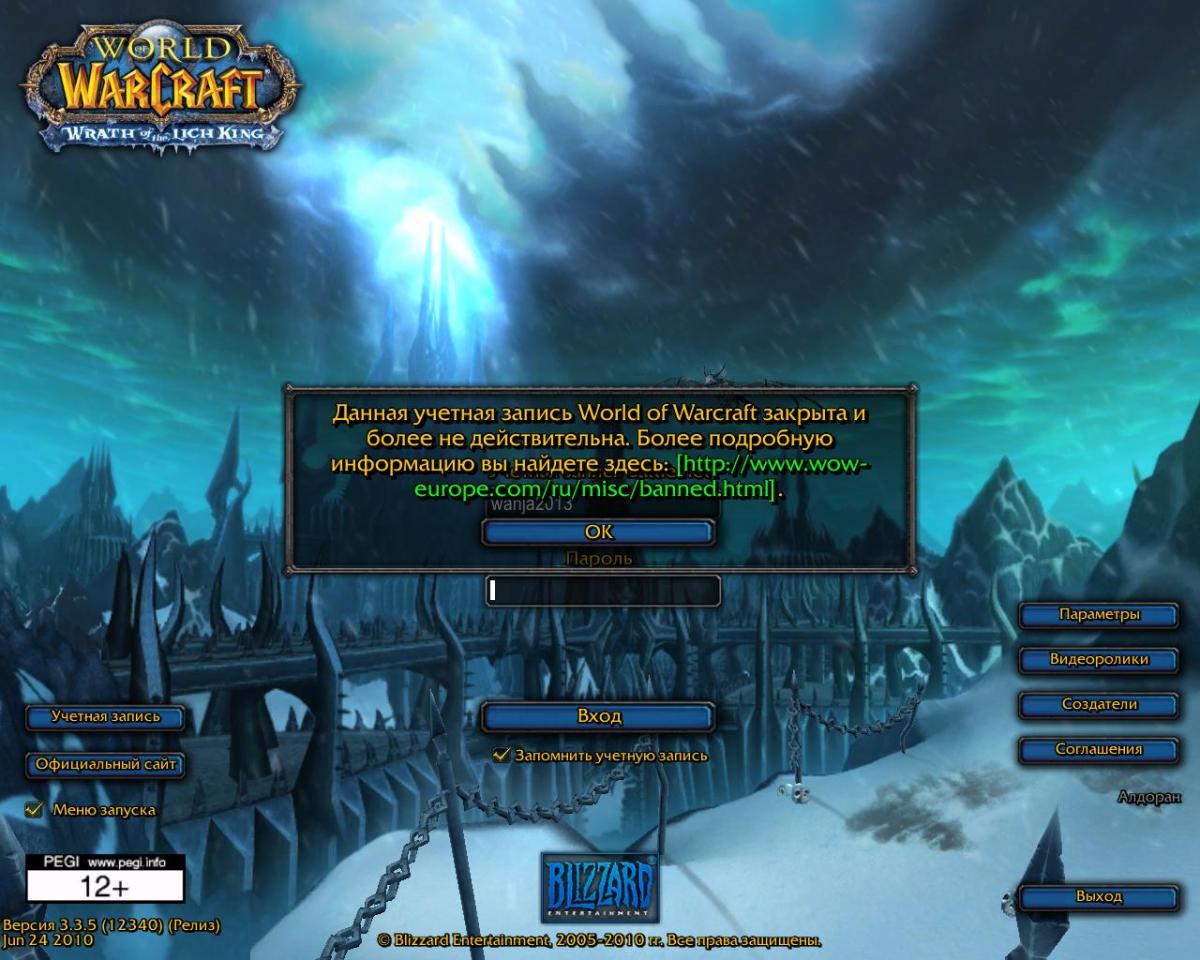
Task: Confirm the banned account dialog with OK
Action: [598, 533]
